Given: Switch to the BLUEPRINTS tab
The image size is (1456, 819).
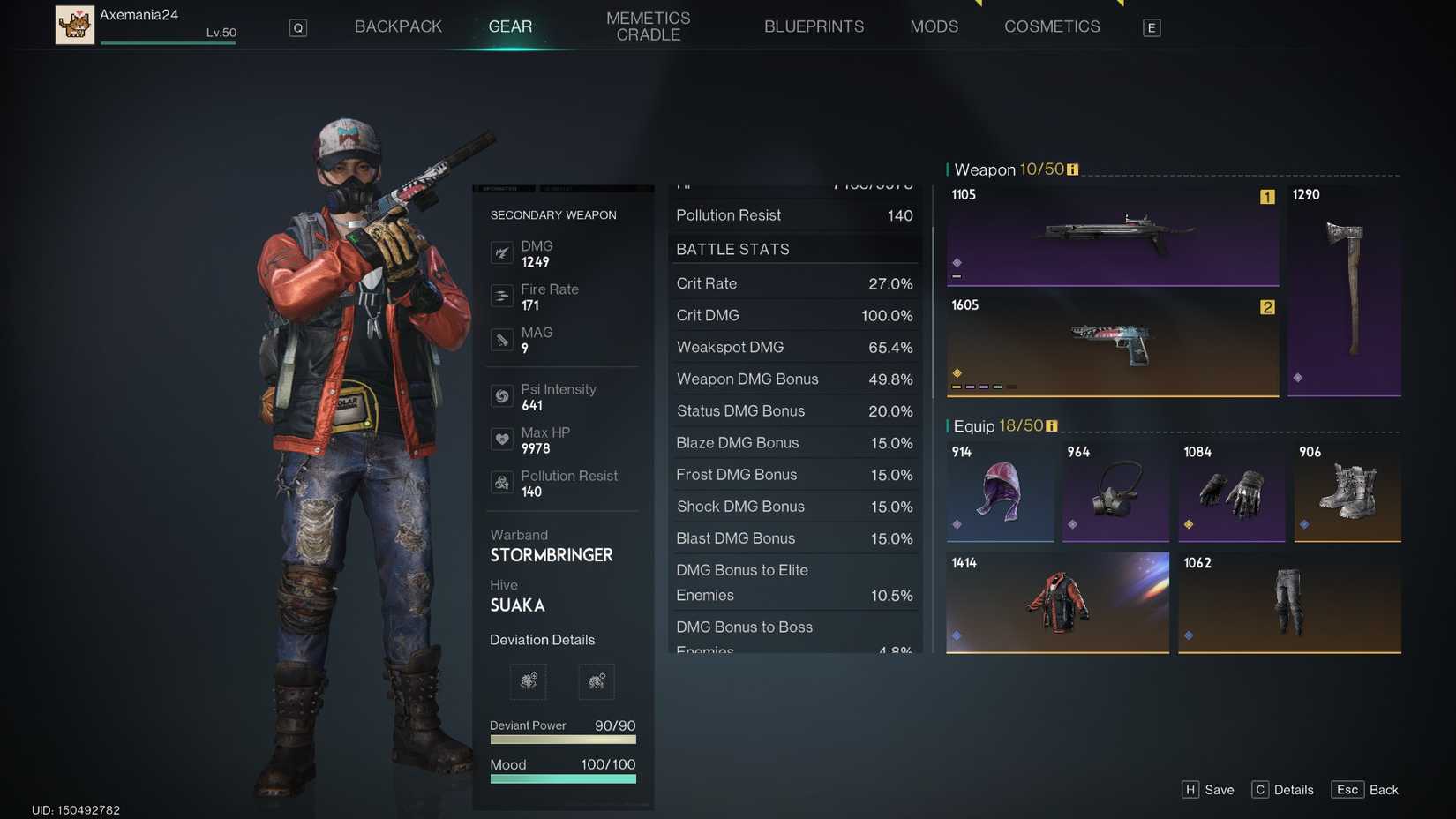Looking at the screenshot, I should point(814,26).
